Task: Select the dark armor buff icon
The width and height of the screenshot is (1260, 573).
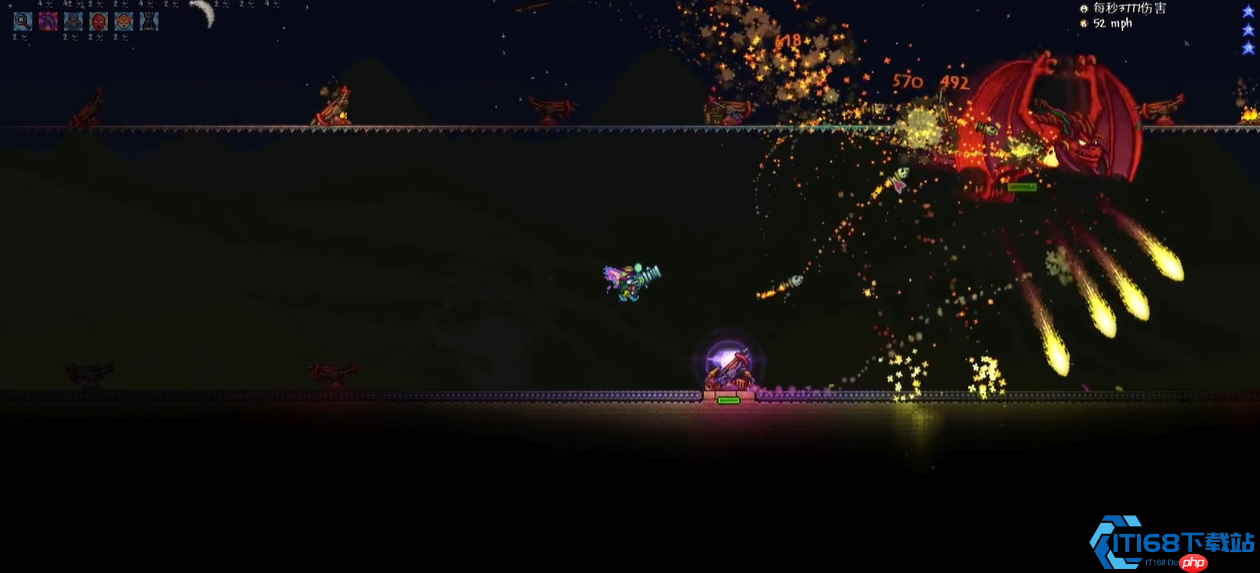Action: (x=148, y=21)
